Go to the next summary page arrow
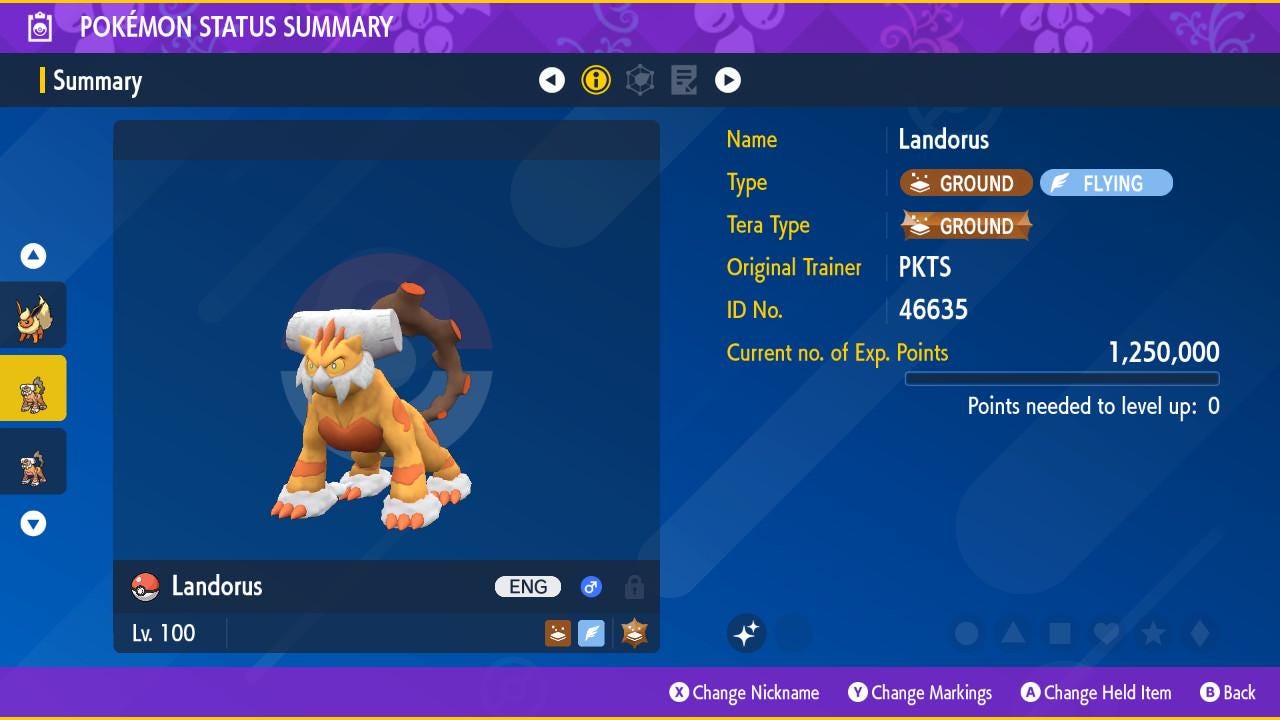The width and height of the screenshot is (1280, 720). [728, 80]
